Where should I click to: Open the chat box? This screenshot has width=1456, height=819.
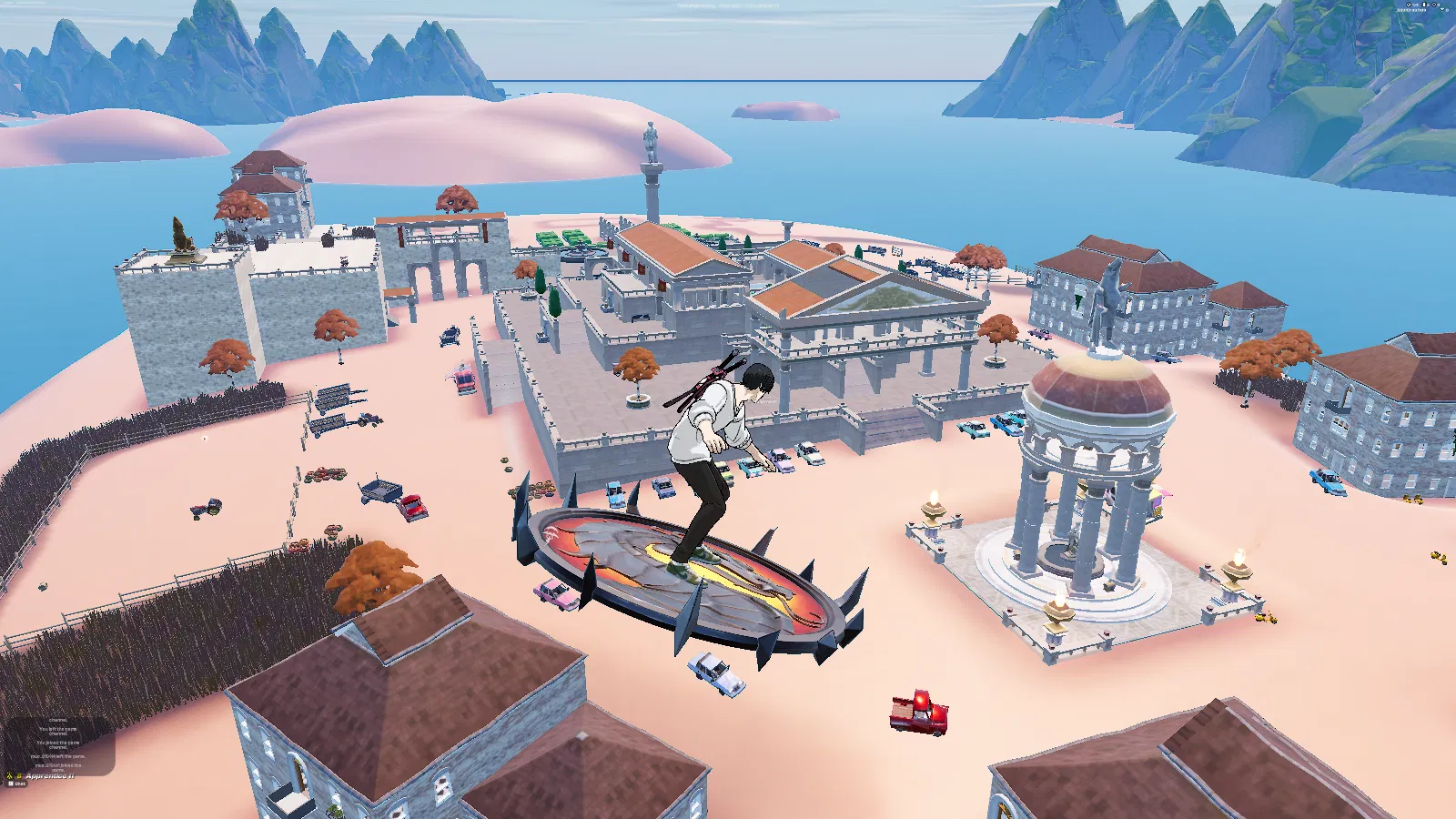[17, 784]
